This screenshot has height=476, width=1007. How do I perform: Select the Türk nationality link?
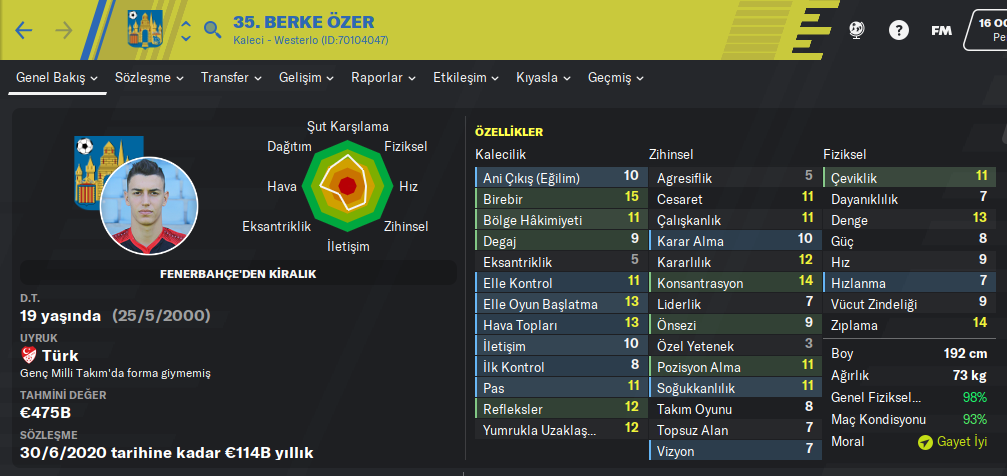point(60,356)
